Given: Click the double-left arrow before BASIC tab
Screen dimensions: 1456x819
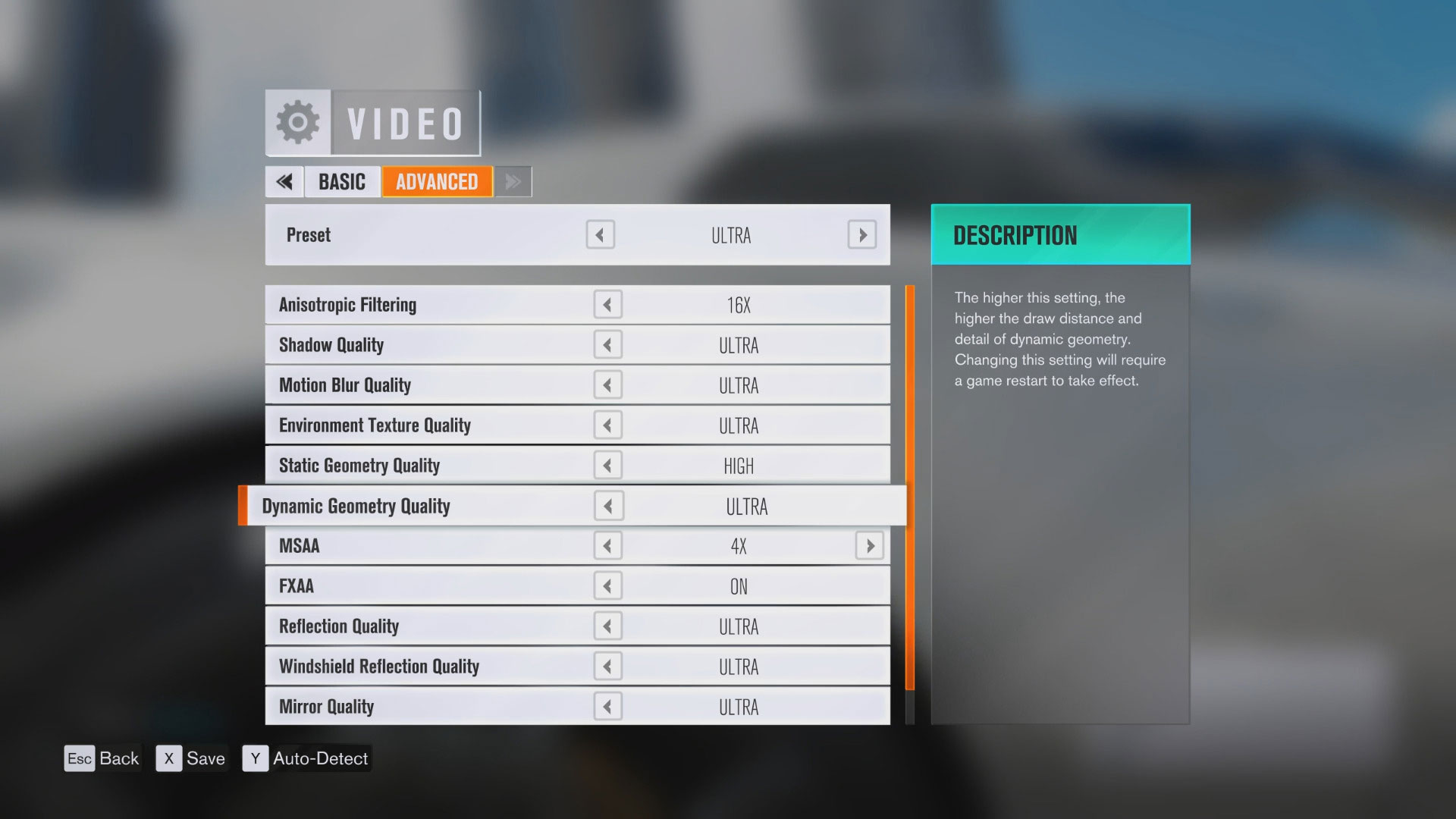Looking at the screenshot, I should pyautogui.click(x=284, y=182).
